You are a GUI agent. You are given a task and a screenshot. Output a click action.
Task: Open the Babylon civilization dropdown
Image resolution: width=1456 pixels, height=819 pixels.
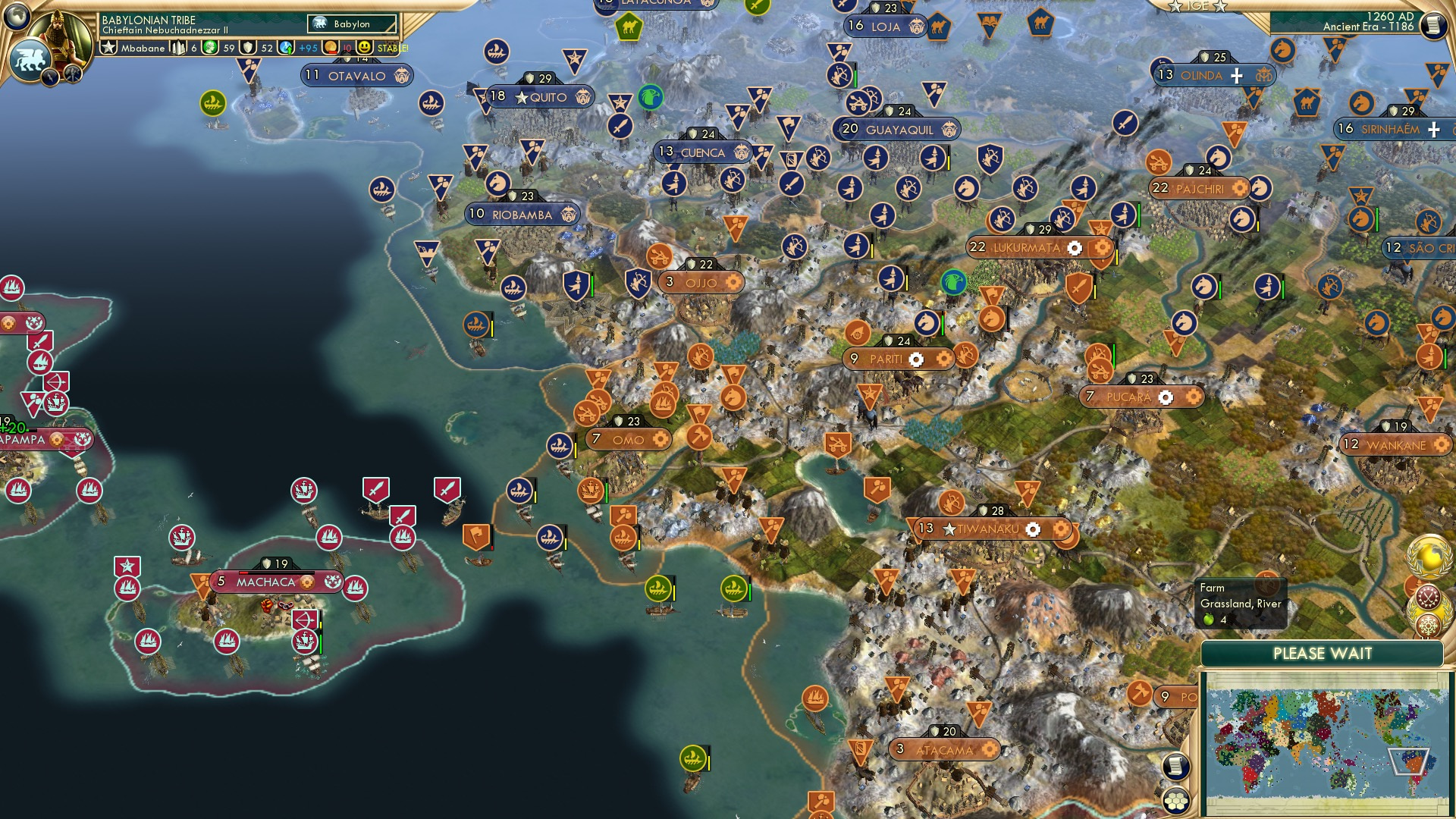click(350, 24)
